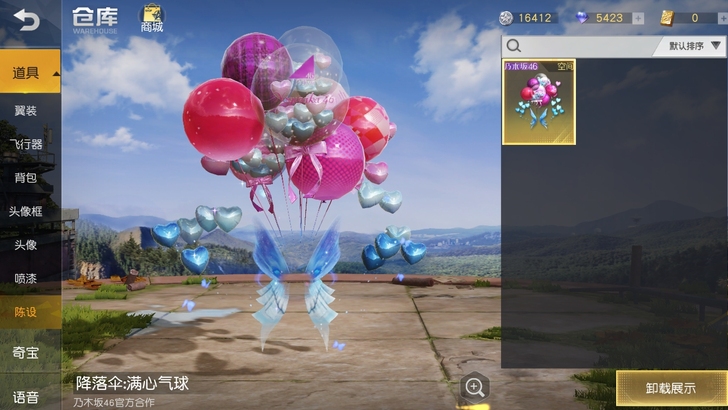The width and height of the screenshot is (728, 410).
Task: Open the 商城 shop icon
Action: [x=151, y=18]
